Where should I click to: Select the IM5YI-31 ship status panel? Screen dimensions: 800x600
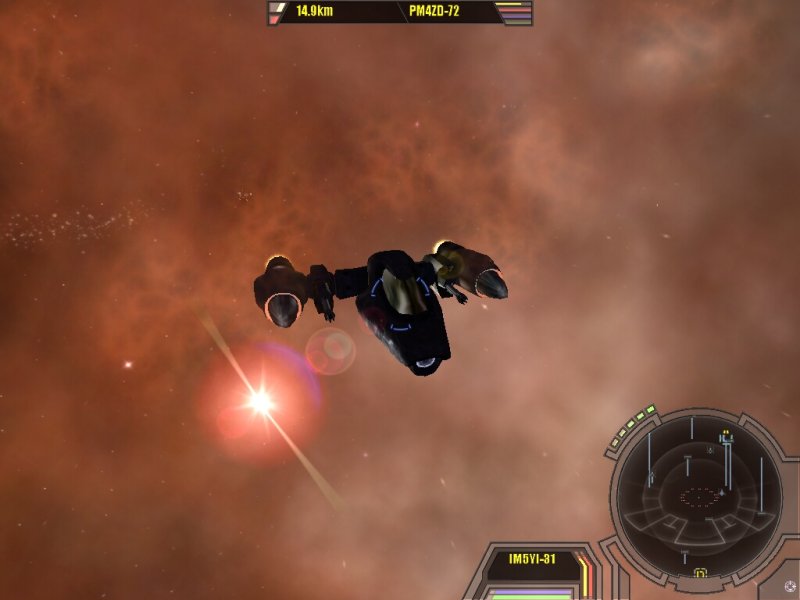532,560
